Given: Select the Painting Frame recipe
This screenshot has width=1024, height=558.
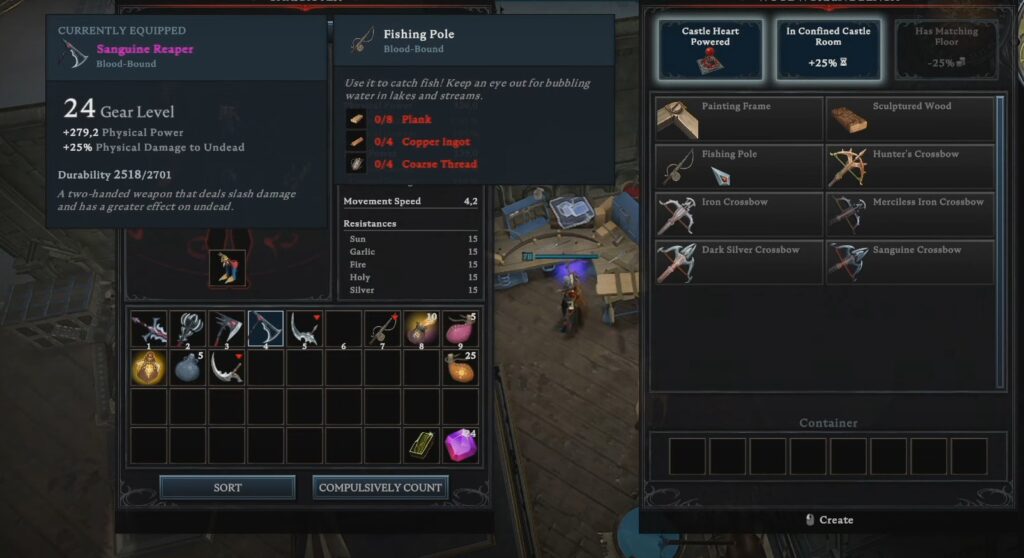Looking at the screenshot, I should pyautogui.click(x=740, y=118).
